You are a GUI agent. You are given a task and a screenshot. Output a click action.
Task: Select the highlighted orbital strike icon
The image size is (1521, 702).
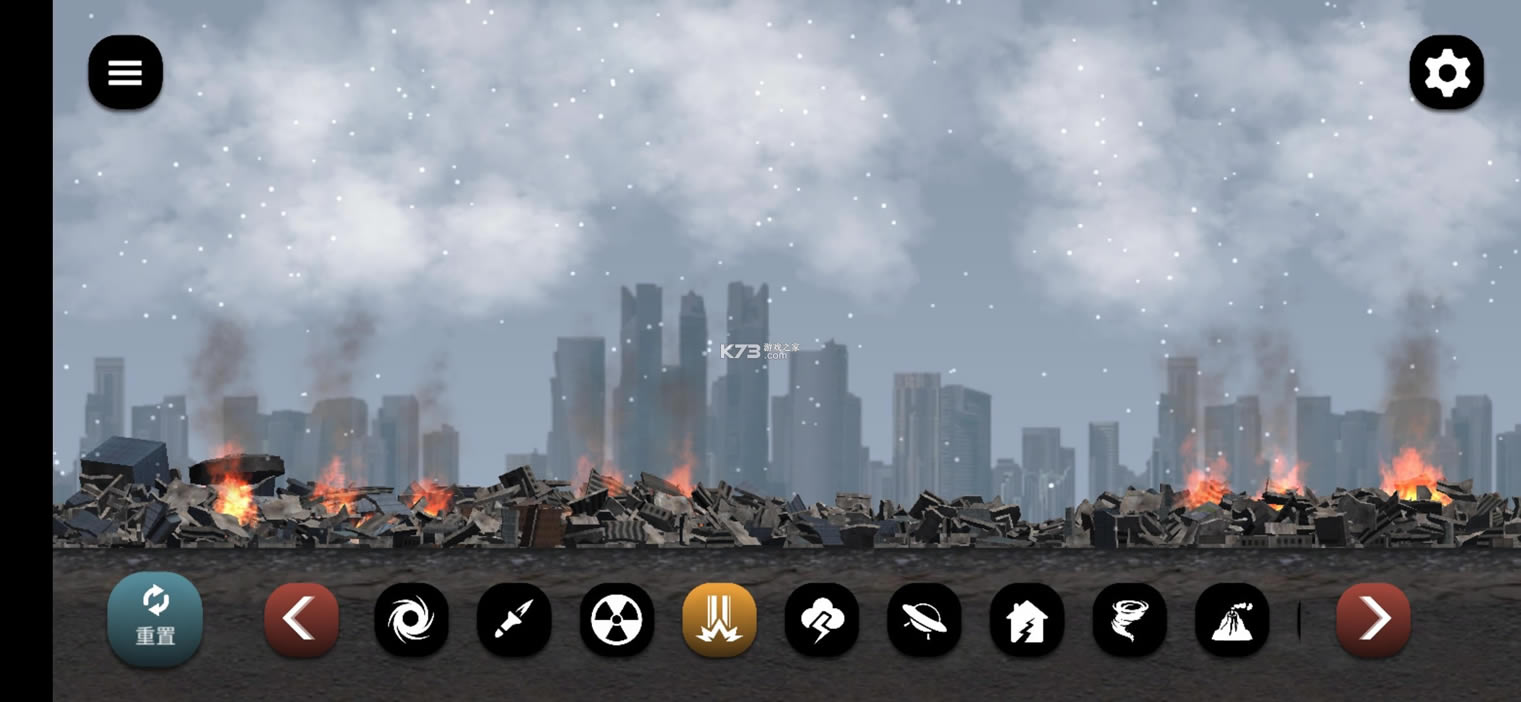coord(719,620)
